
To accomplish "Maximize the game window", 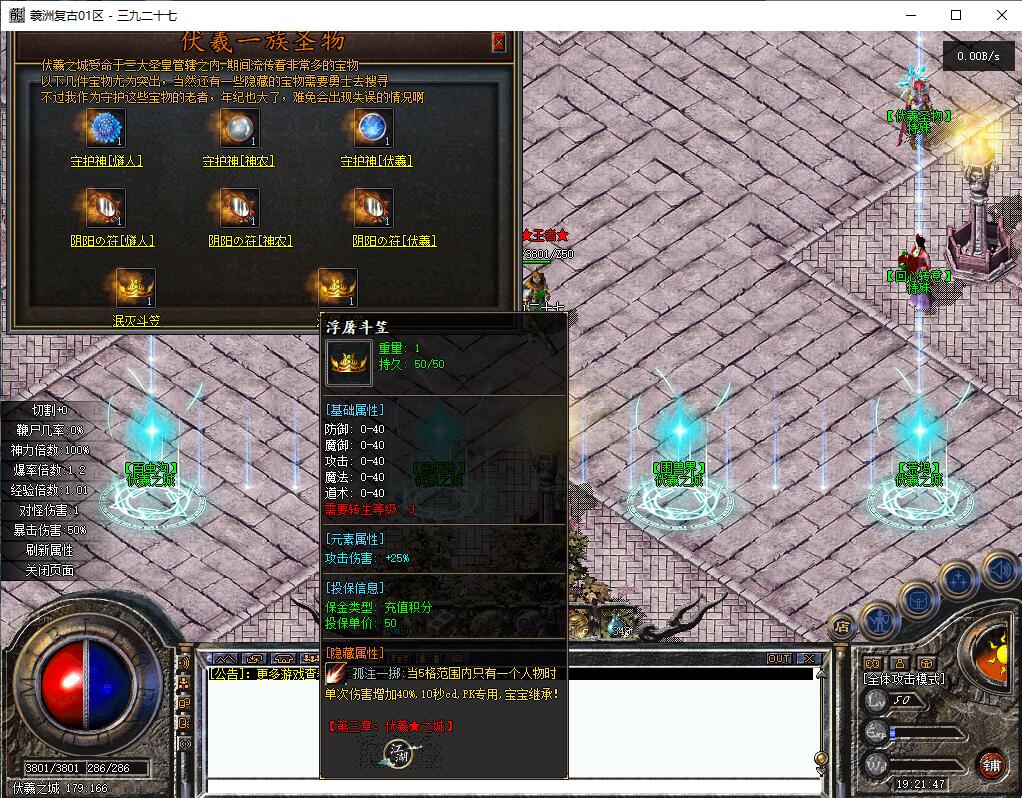I will [956, 15].
